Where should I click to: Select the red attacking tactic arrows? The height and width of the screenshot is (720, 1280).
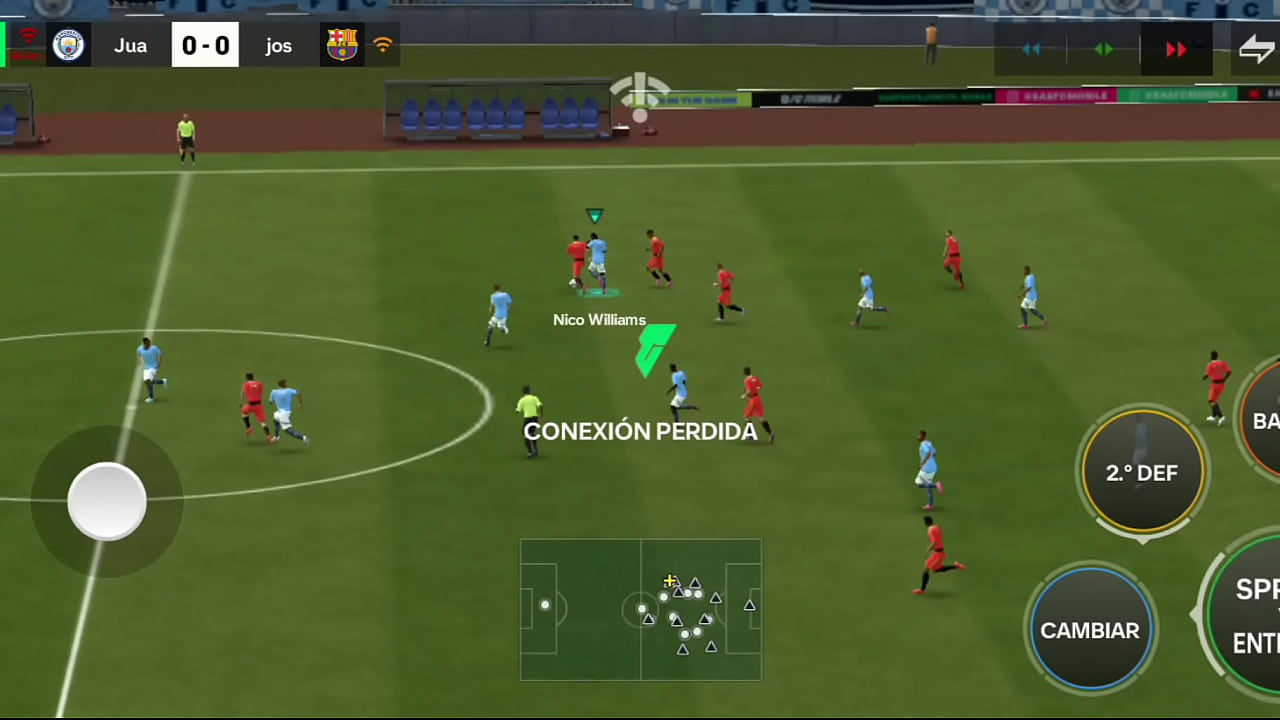point(1176,49)
